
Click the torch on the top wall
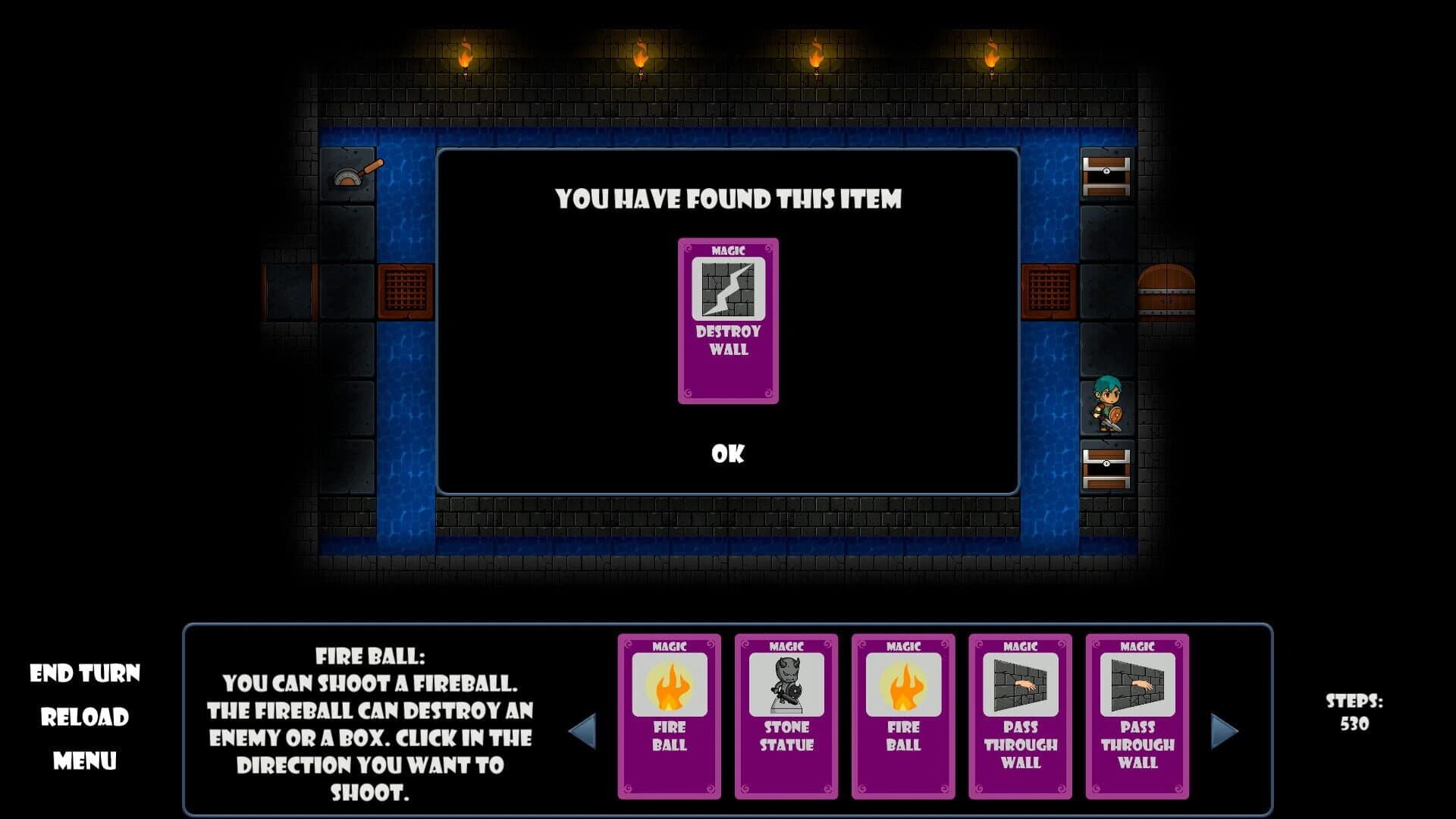coord(465,57)
